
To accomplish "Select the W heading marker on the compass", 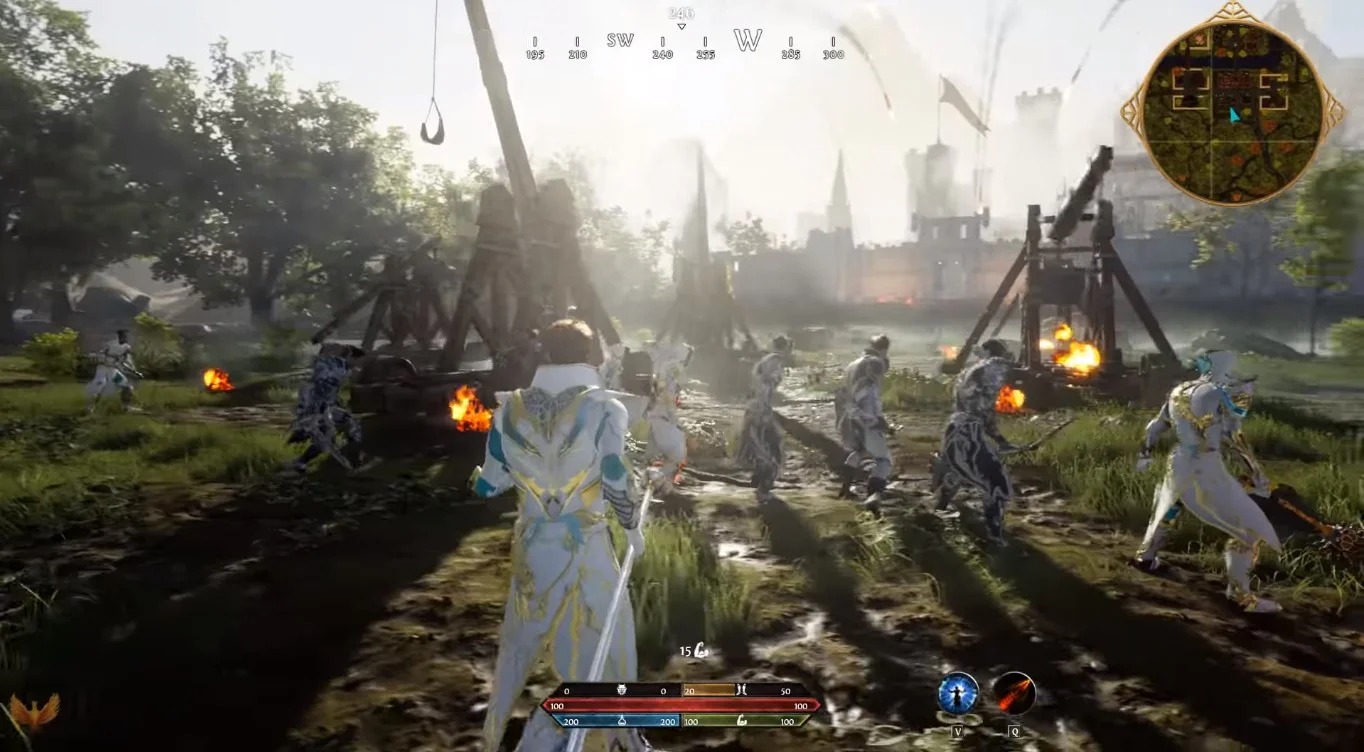I will 748,41.
